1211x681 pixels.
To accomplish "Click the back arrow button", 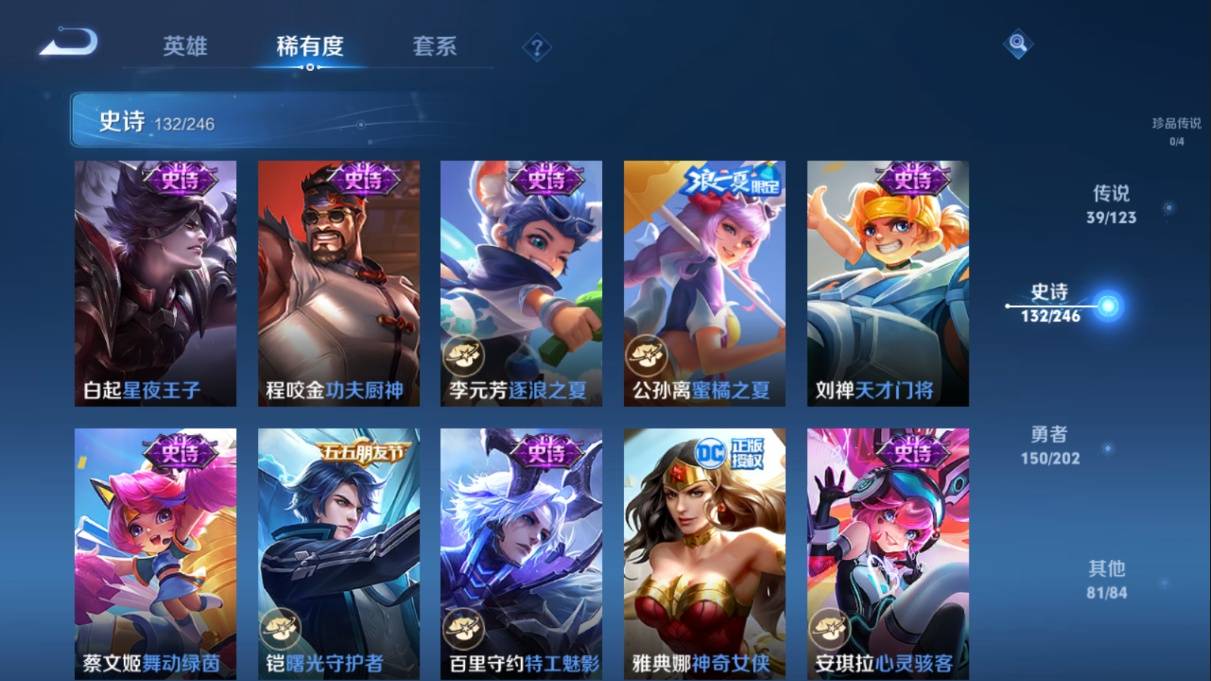I will point(69,43).
